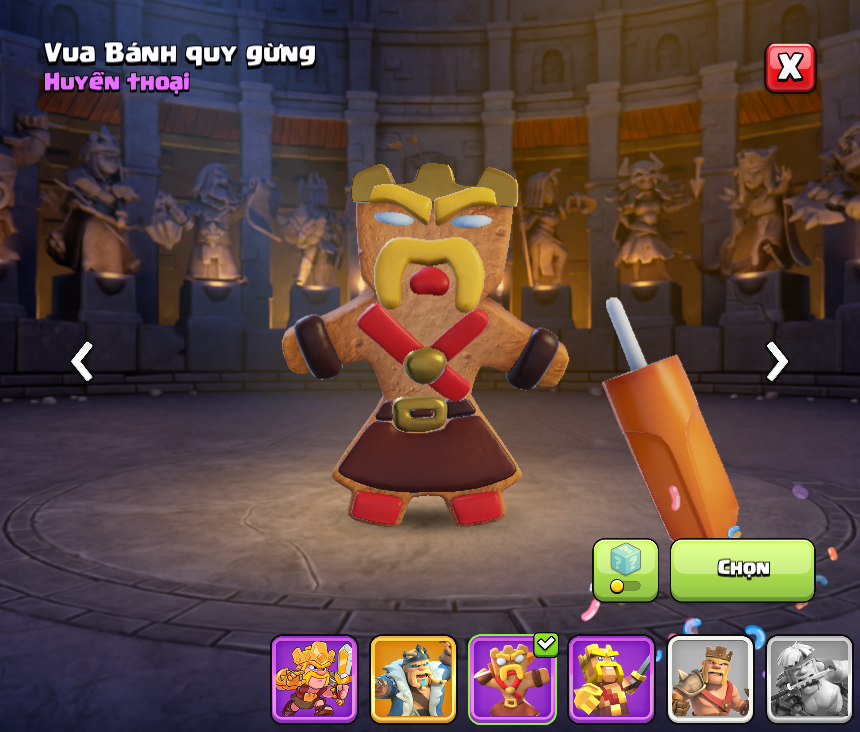This screenshot has height=732, width=860.
Task: Confirm the skin with the Chọn button
Action: tap(742, 570)
